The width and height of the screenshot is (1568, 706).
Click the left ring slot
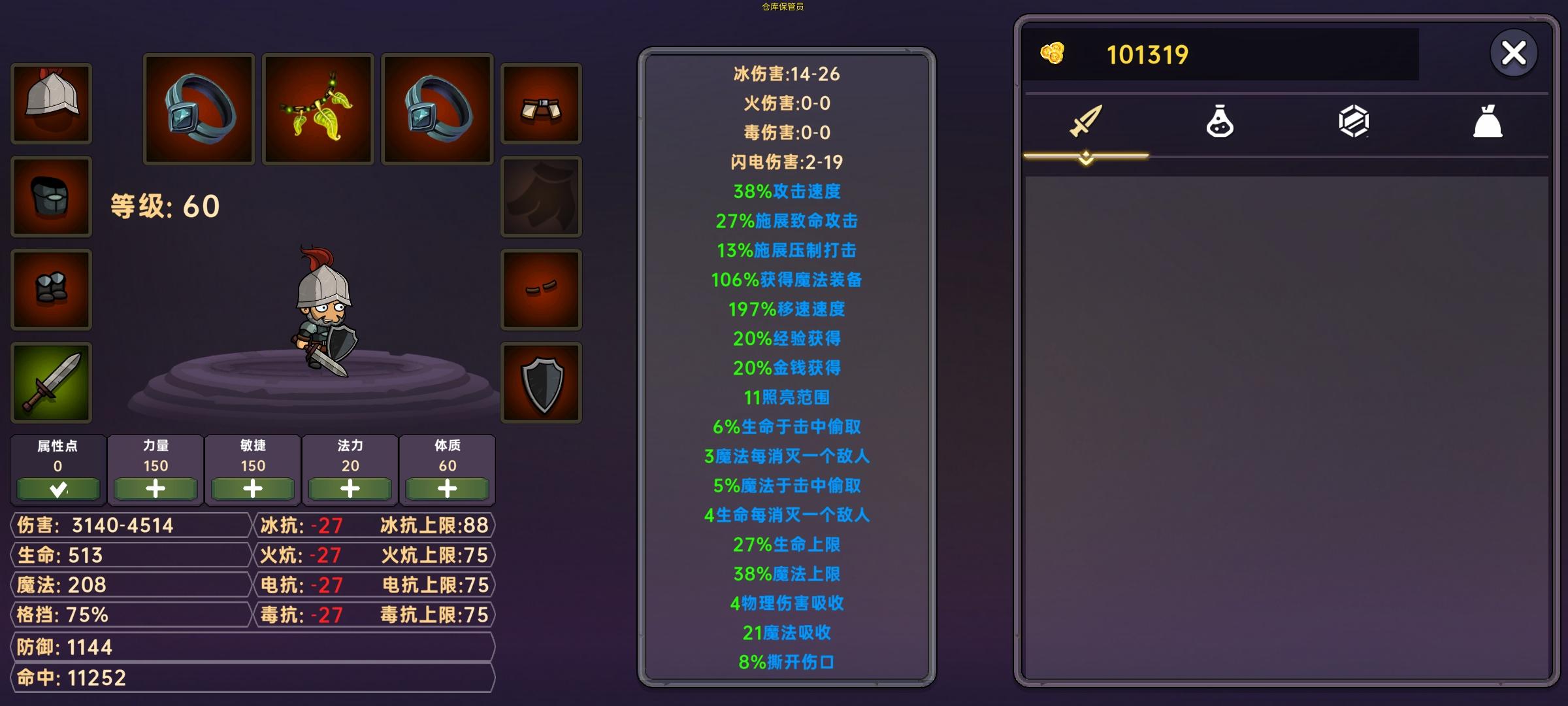coord(198,109)
